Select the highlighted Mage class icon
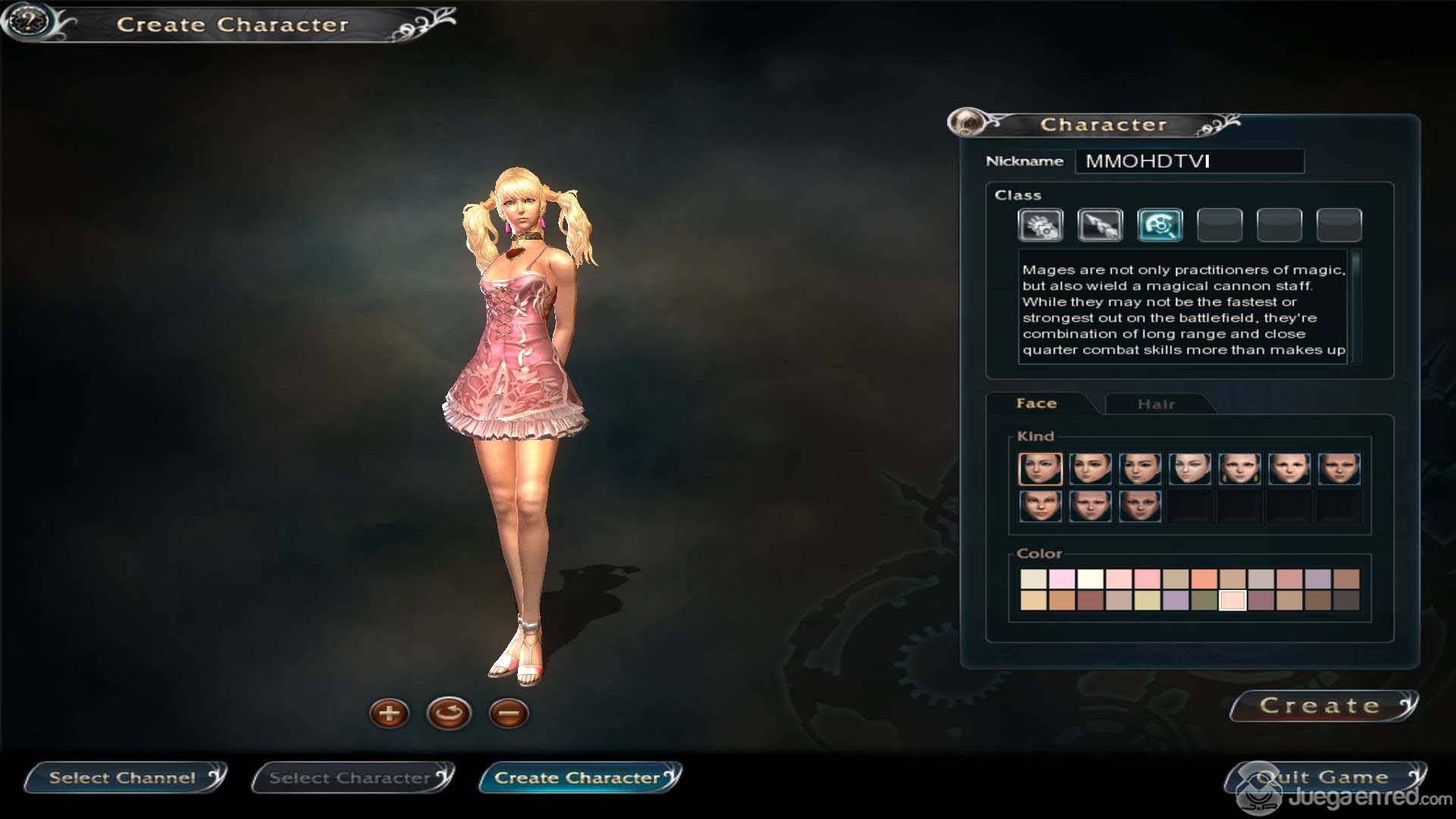Screen dimensions: 1456x819 pyautogui.click(x=1159, y=225)
